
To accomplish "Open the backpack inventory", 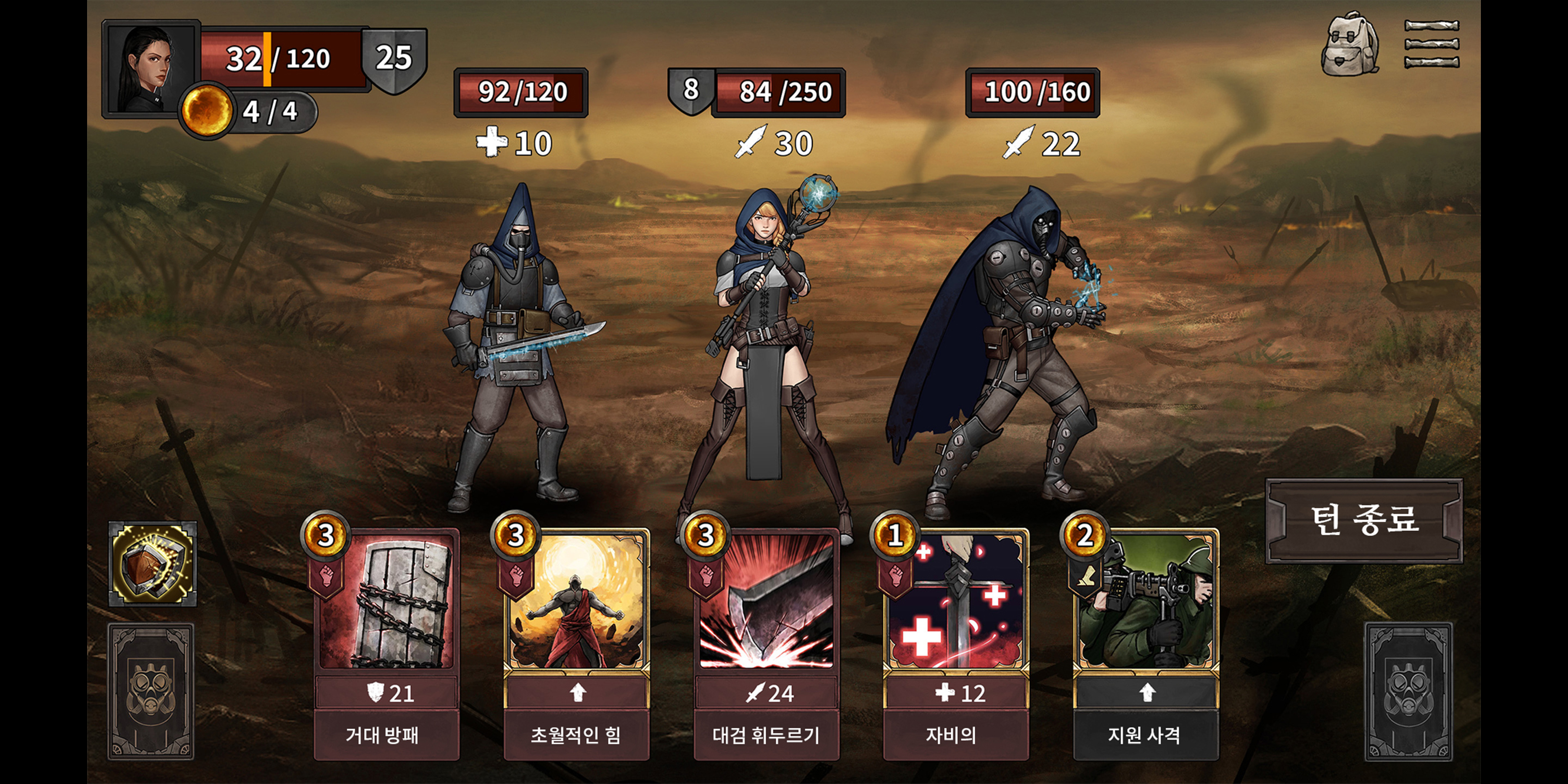I will [x=1349, y=44].
